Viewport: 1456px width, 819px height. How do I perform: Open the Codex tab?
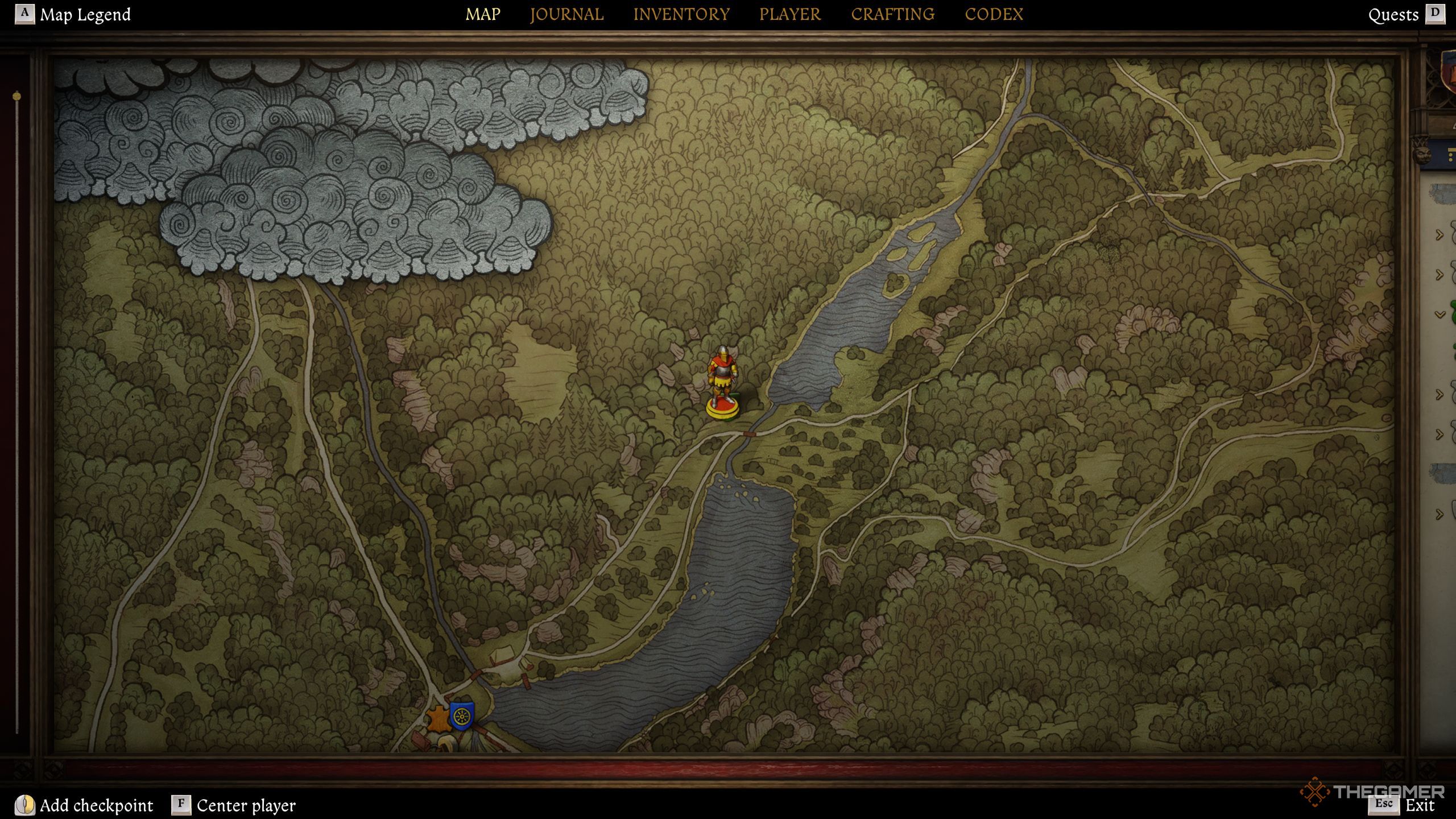click(x=994, y=14)
